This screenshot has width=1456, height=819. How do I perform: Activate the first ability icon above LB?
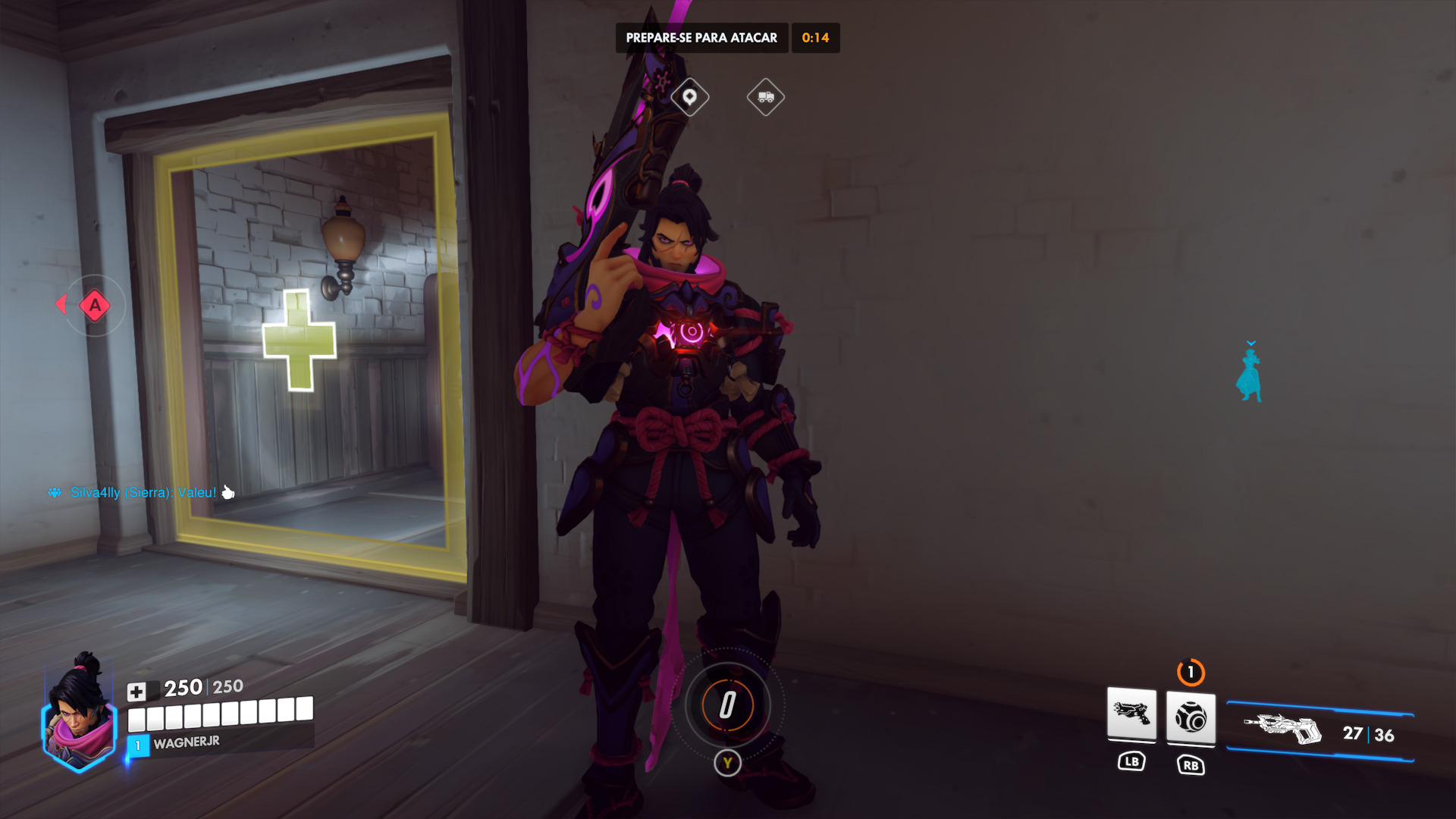point(1131,714)
